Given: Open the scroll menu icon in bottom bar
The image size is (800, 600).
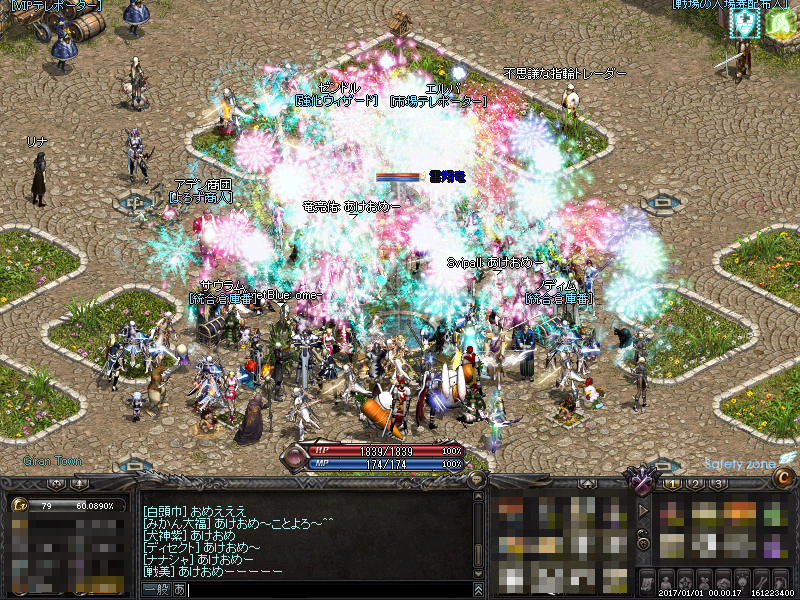Looking at the screenshot, I should tap(647, 581).
